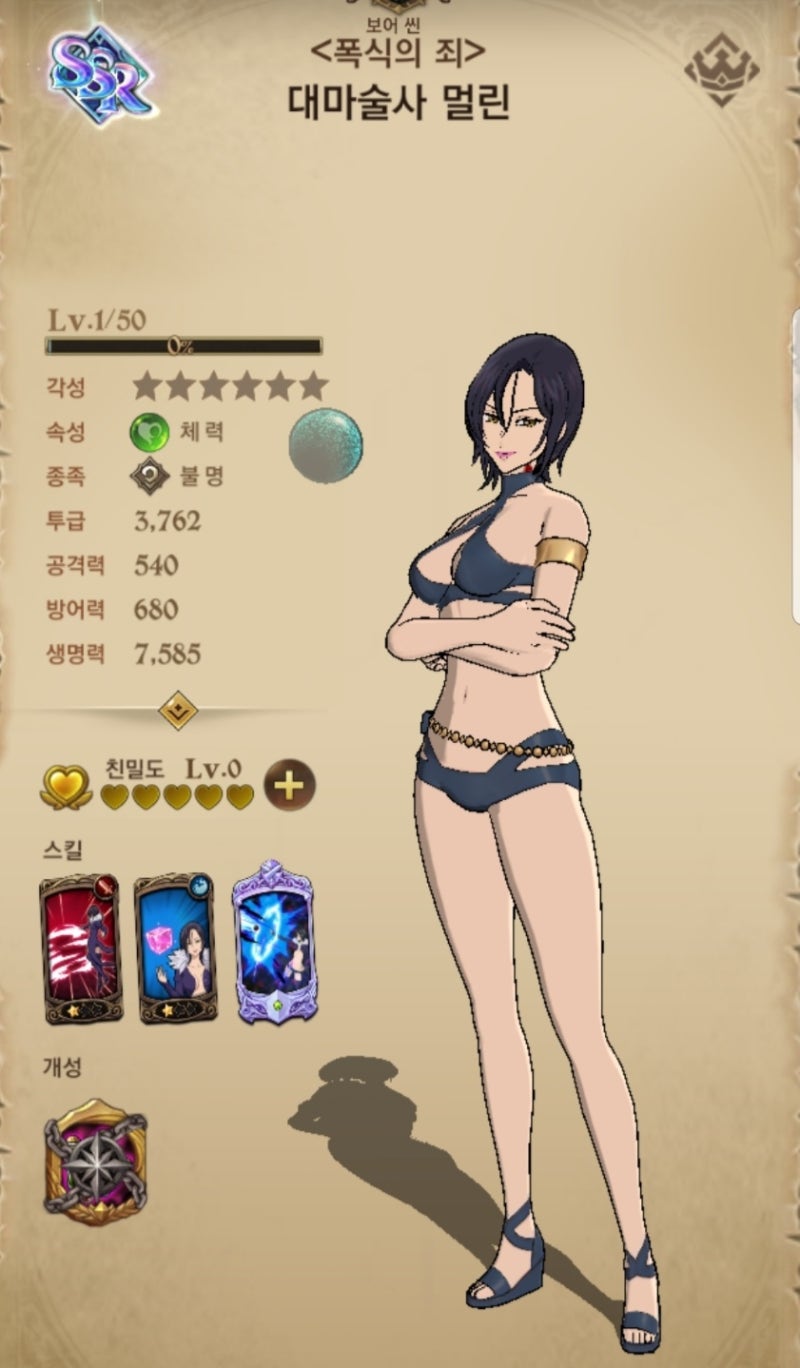Tap the gold plus button beside affinity
Screen dimensions: 800x1368
click(x=288, y=785)
